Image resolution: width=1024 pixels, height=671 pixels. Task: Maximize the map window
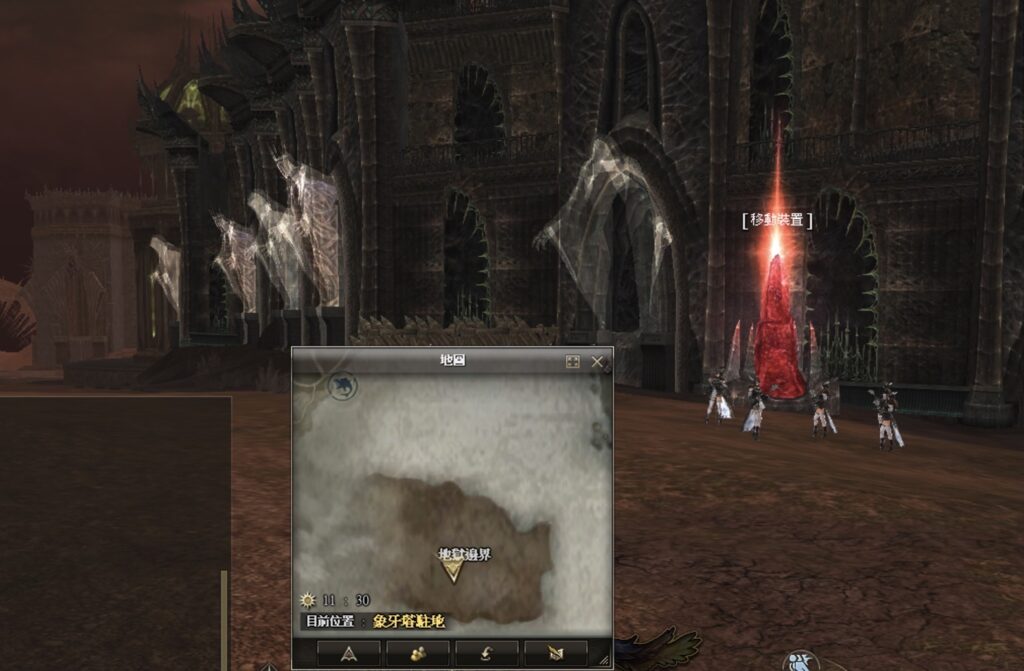click(x=572, y=362)
